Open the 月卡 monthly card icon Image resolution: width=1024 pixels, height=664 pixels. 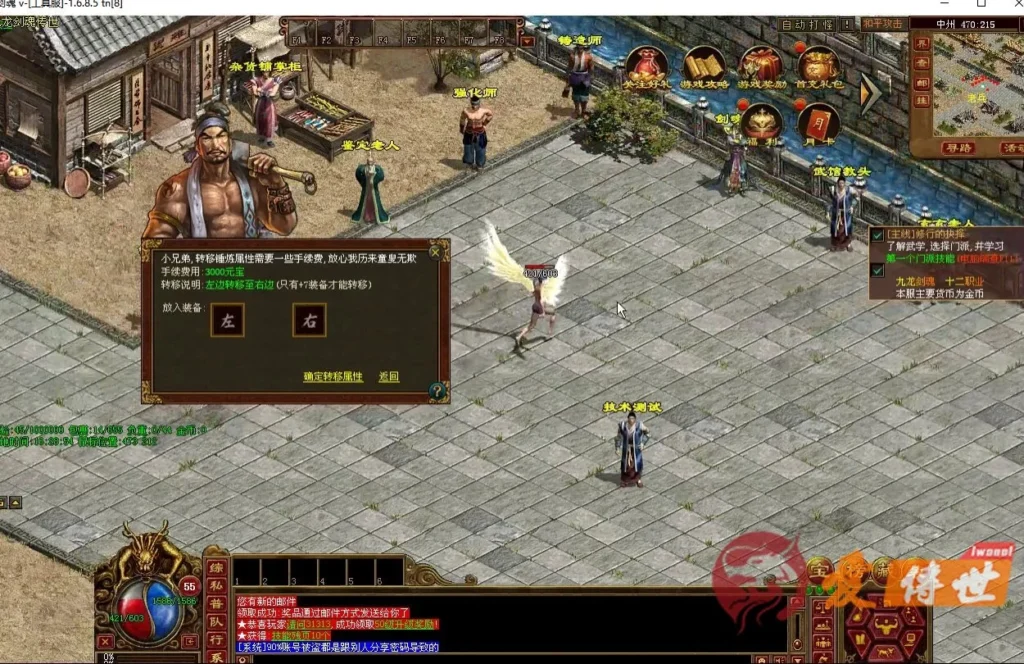[x=818, y=123]
